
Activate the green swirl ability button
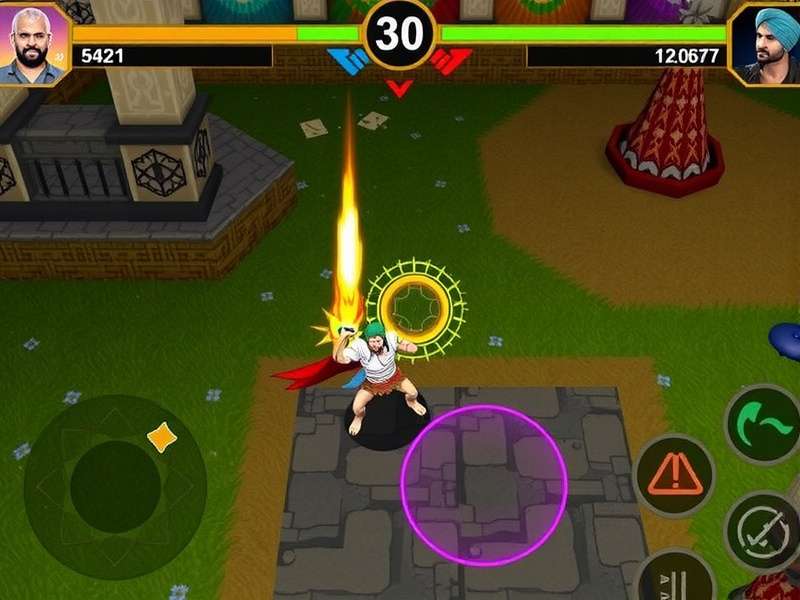tap(764, 426)
